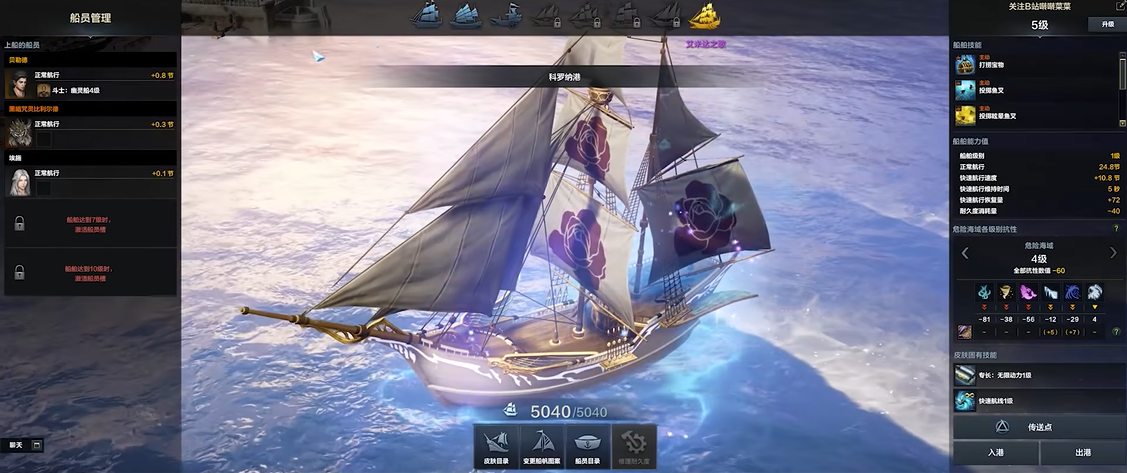The image size is (1127, 473).
Task: Click the 入港 enter port button
Action: point(995,454)
